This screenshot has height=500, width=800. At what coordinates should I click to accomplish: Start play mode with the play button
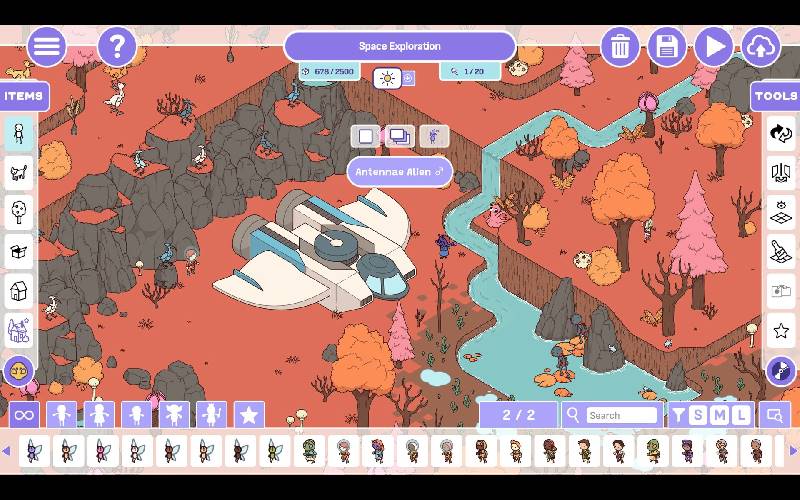pos(714,47)
